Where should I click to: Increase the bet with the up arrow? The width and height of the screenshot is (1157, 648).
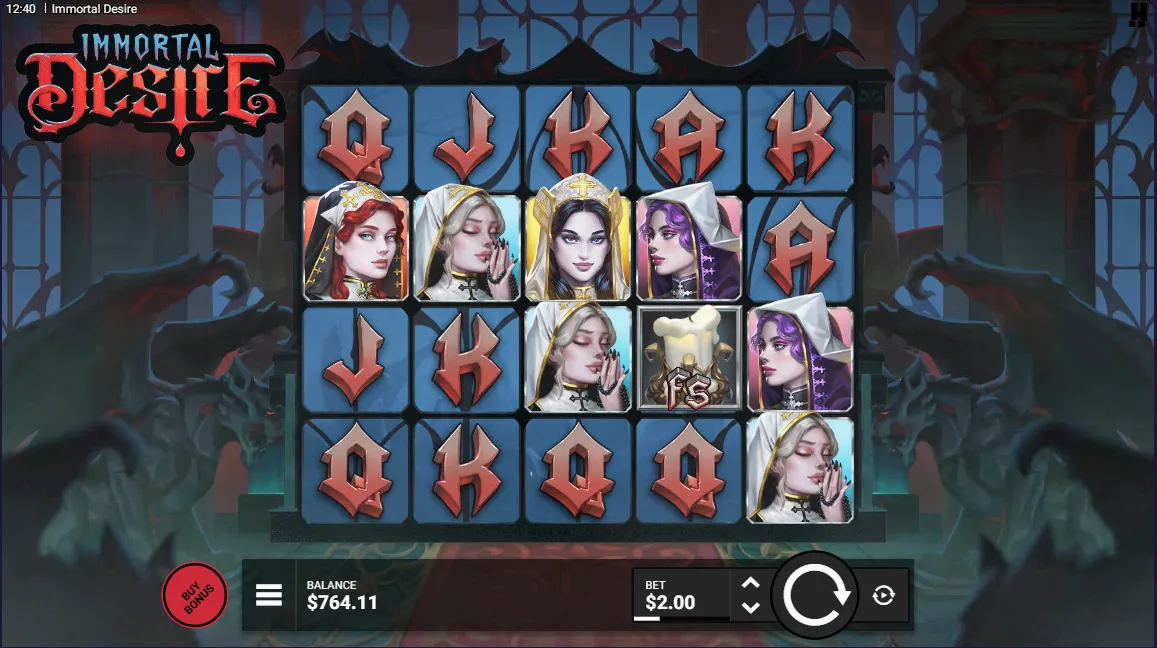(751, 583)
